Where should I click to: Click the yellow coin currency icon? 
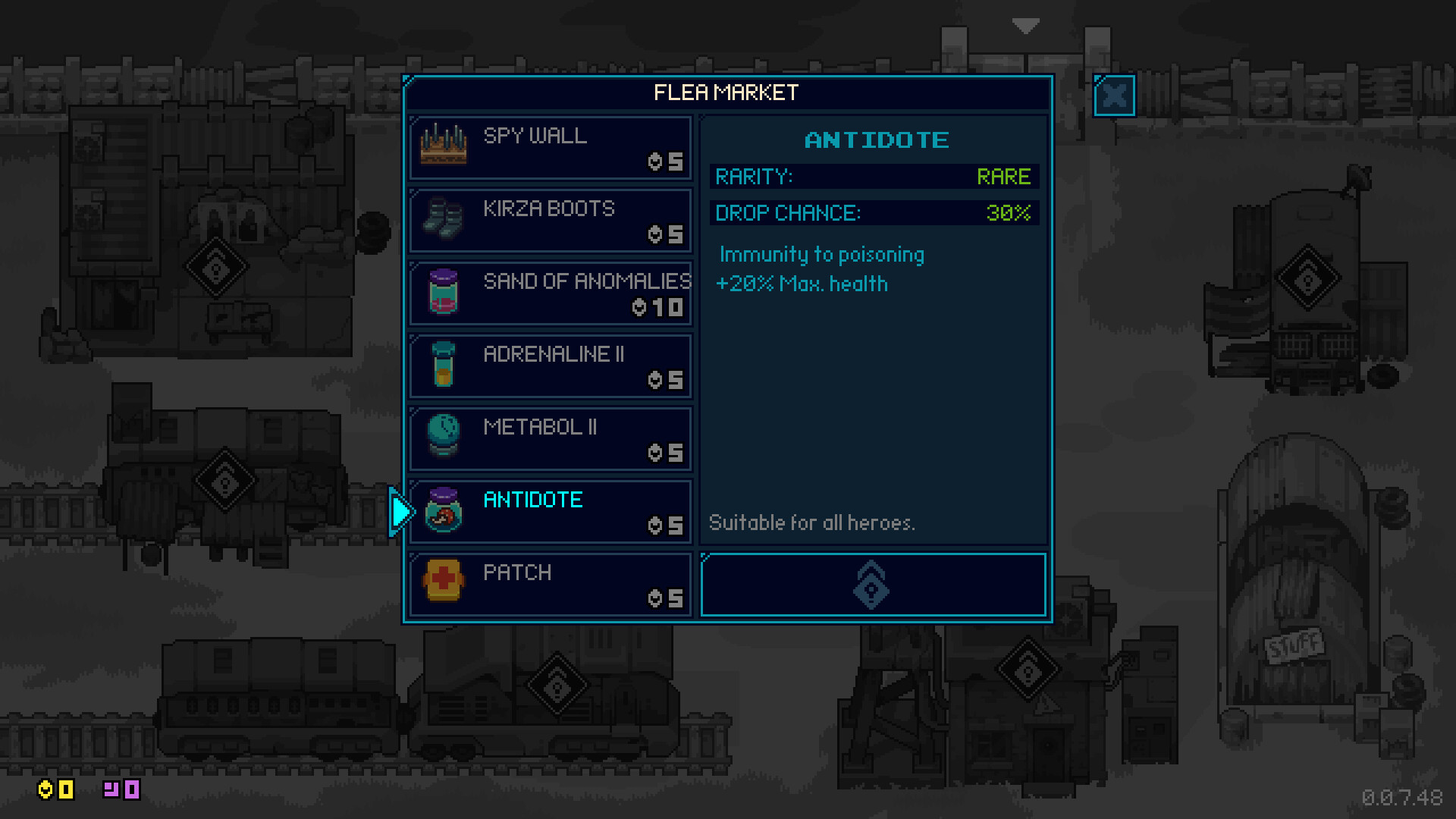47,790
